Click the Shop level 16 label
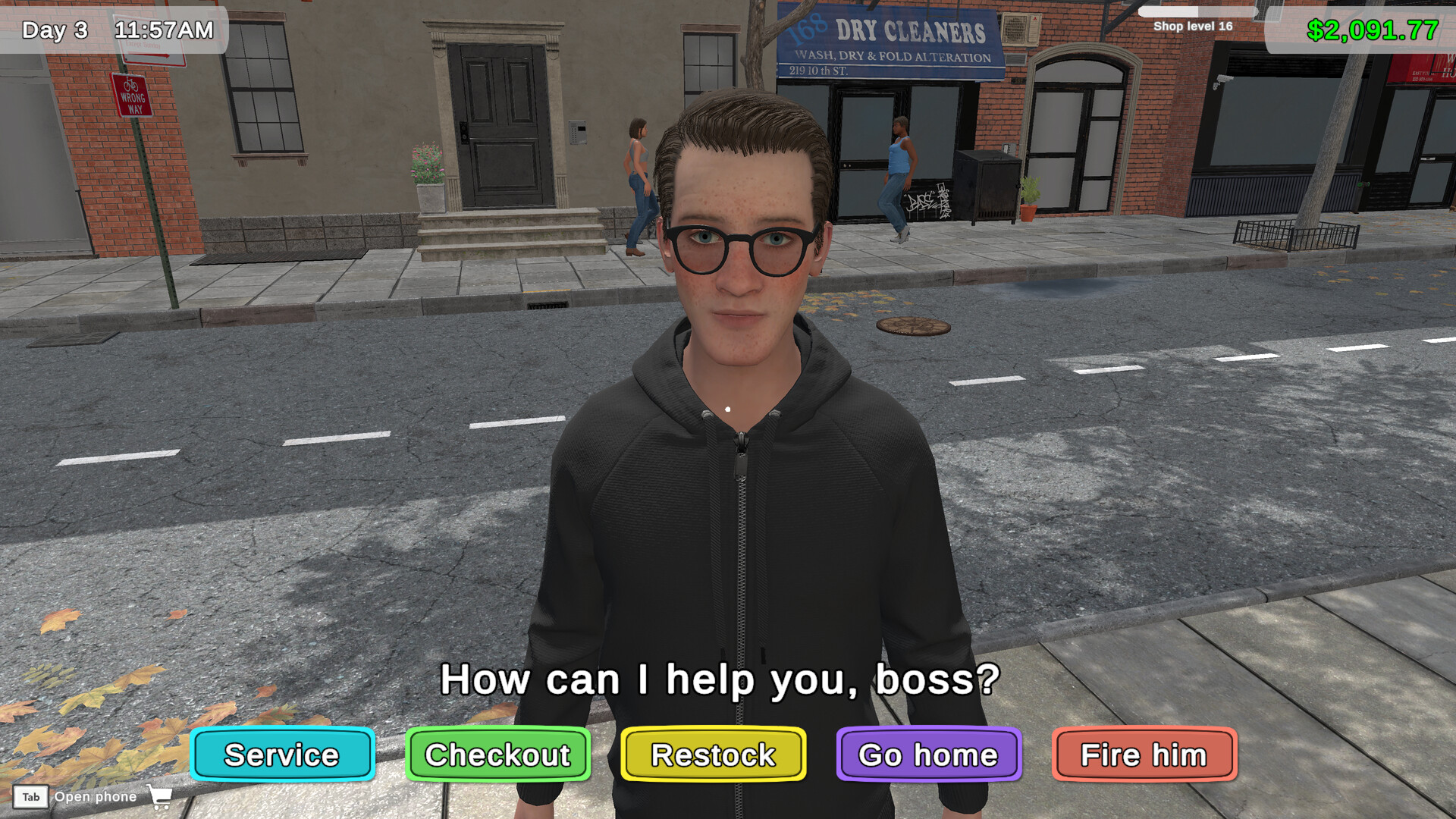 coord(1193,26)
